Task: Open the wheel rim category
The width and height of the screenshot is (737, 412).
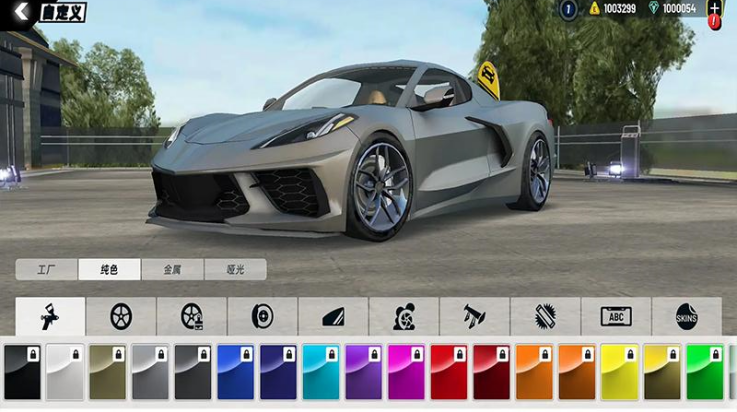Action: (x=120, y=317)
